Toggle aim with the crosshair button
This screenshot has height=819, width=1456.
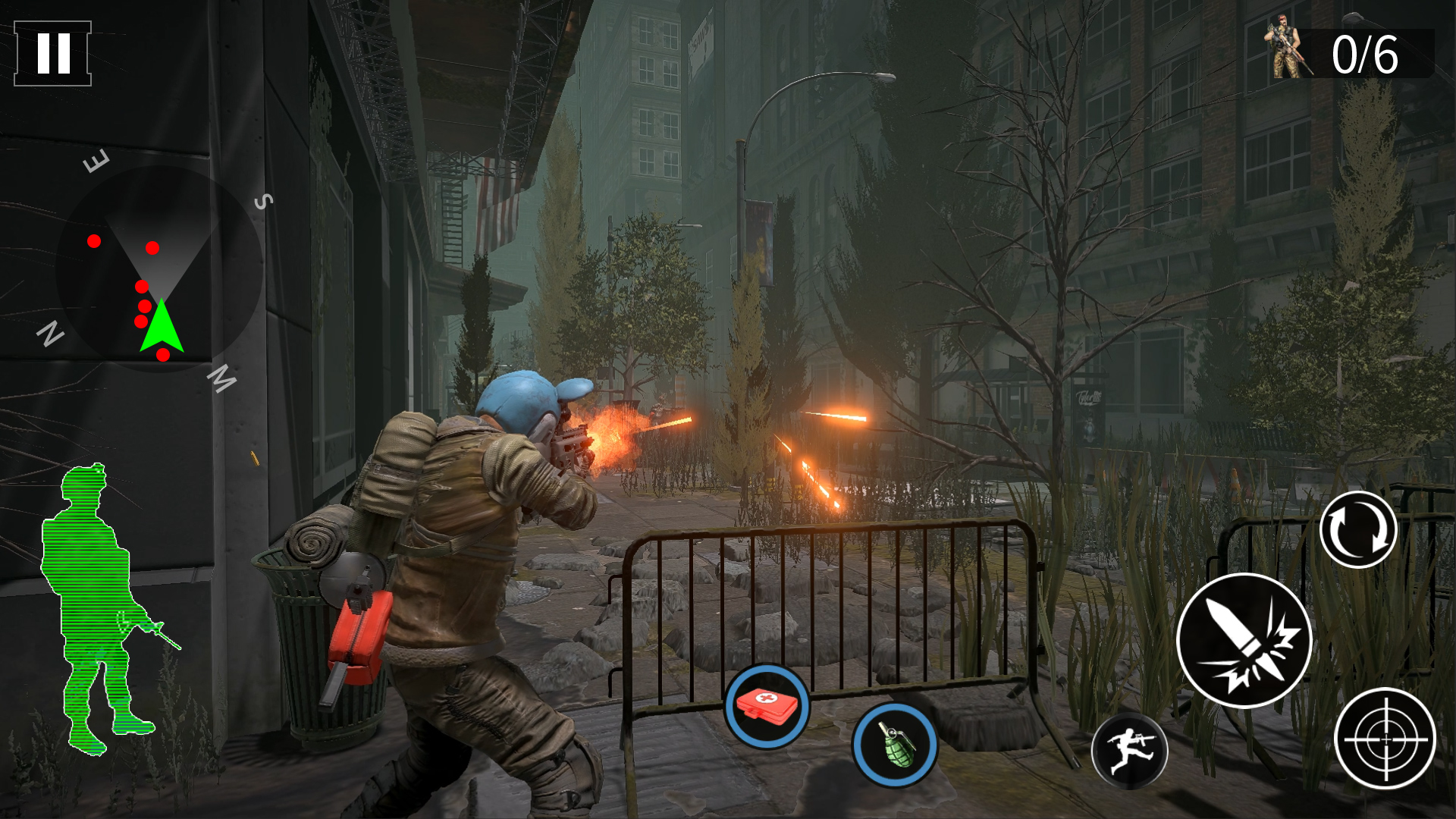tap(1385, 739)
